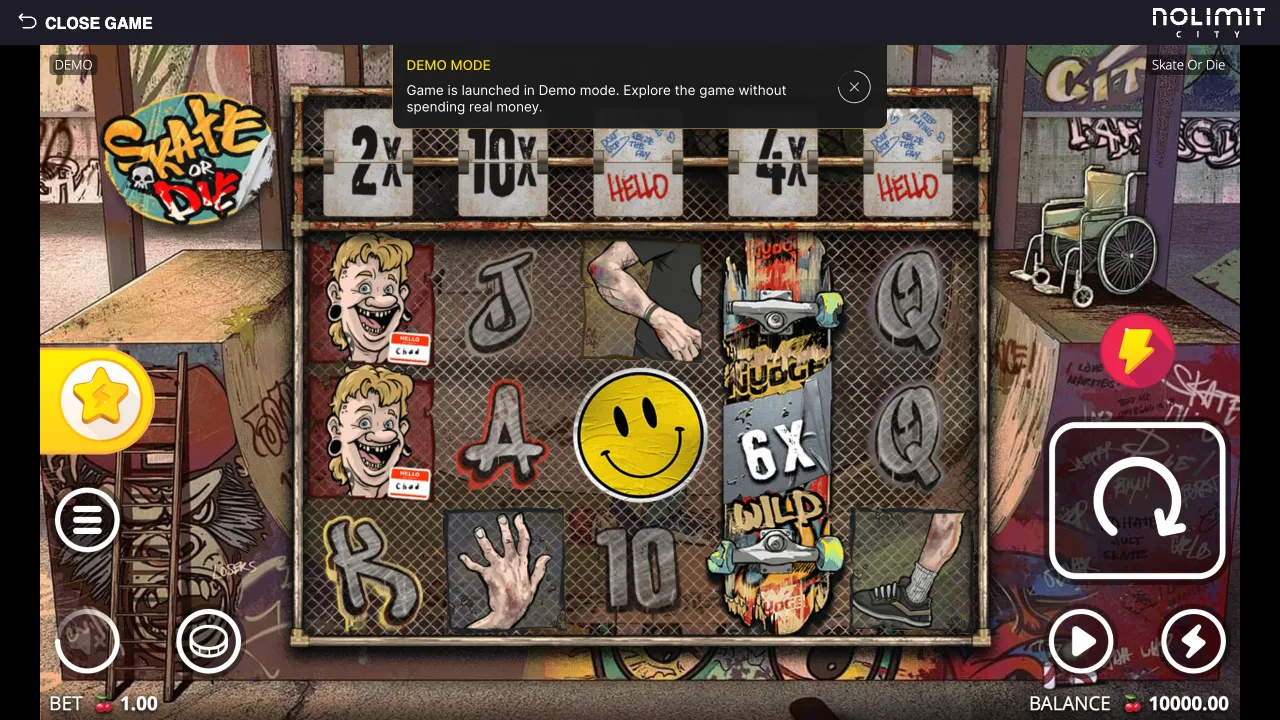
Task: Open bet settings with the coin button
Action: coord(208,641)
